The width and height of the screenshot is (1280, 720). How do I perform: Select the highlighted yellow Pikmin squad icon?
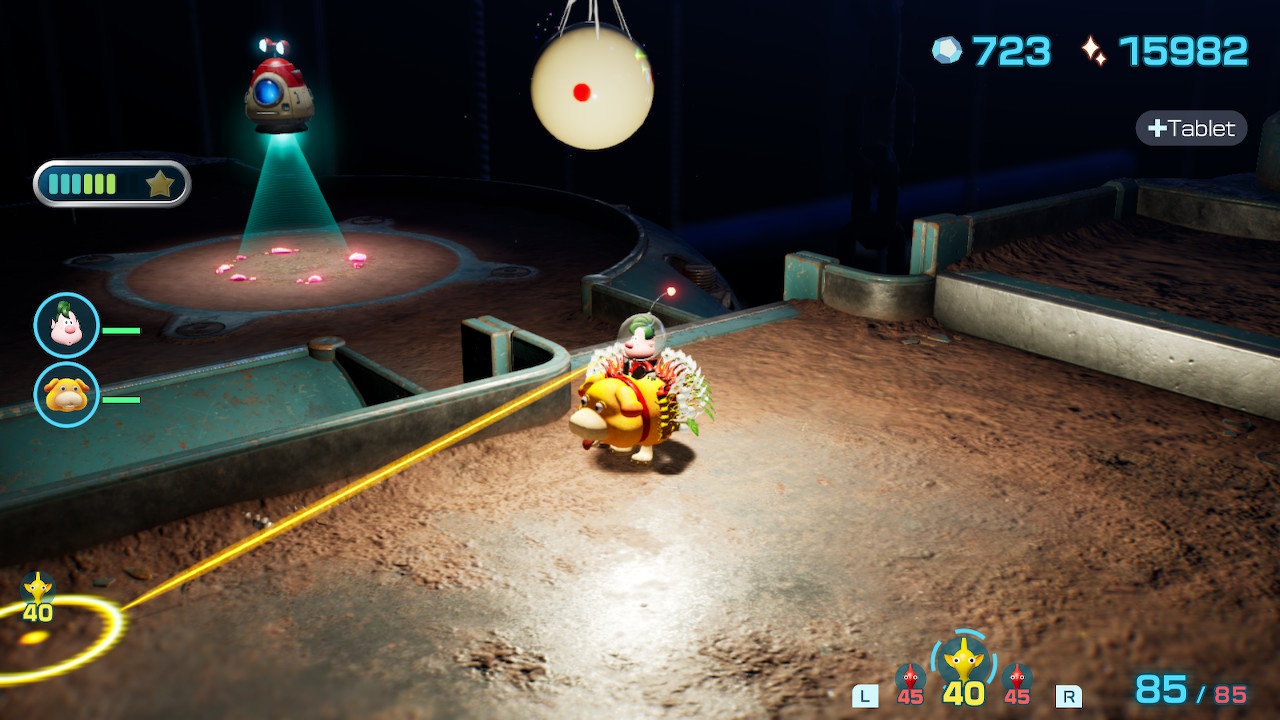(x=963, y=661)
